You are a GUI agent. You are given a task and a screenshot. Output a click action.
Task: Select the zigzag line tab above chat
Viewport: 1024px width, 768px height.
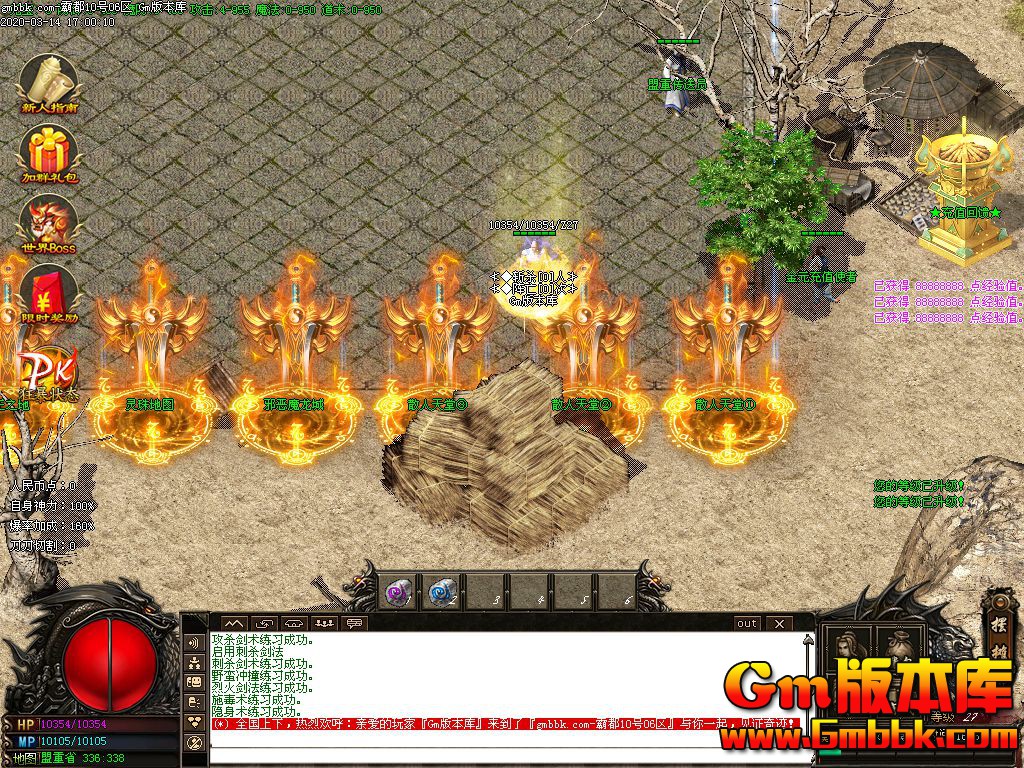click(232, 623)
